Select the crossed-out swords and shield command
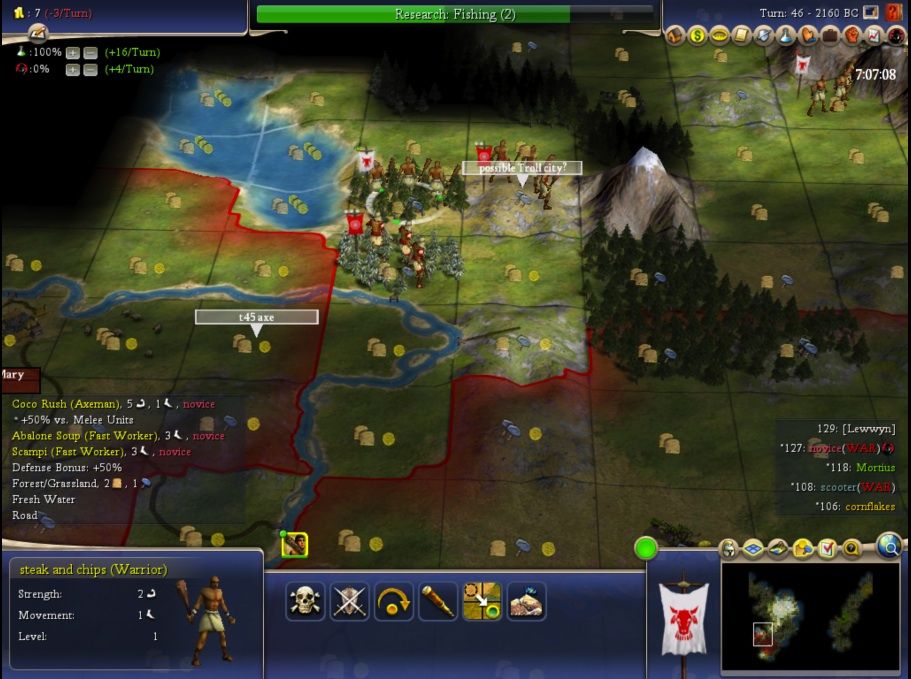Image resolution: width=911 pixels, height=679 pixels. click(x=349, y=601)
